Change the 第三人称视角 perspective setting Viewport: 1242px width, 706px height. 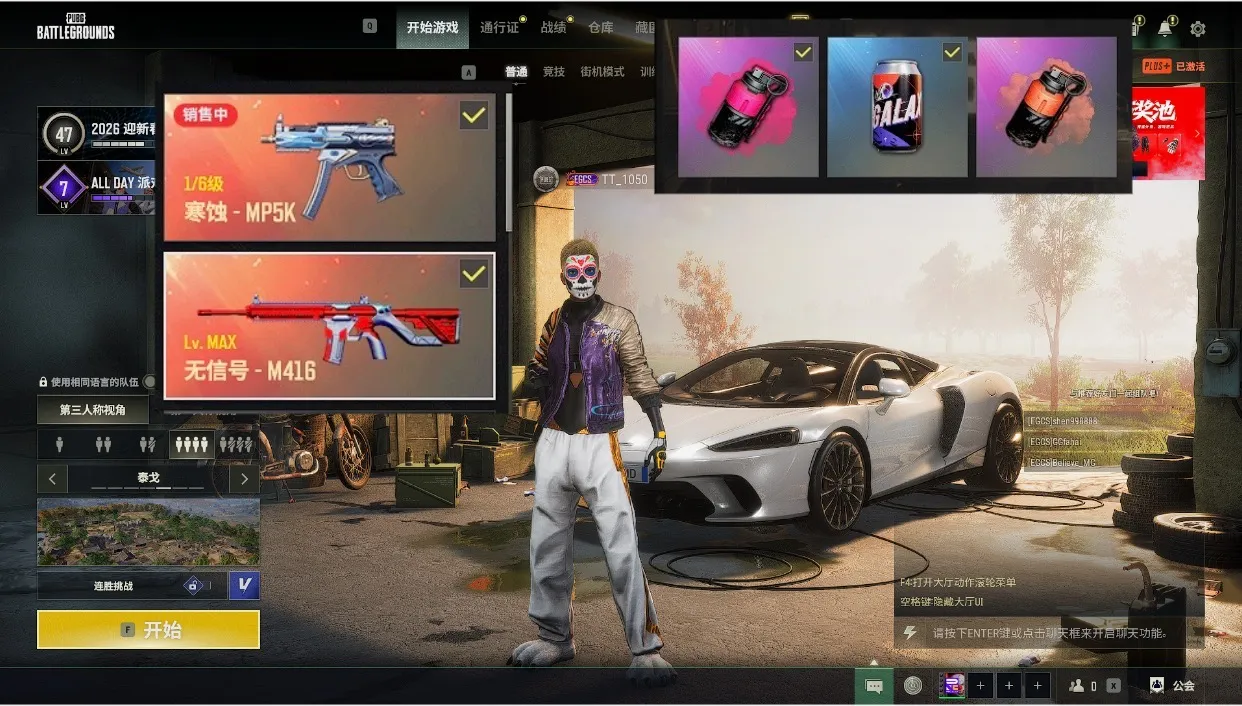[x=93, y=410]
